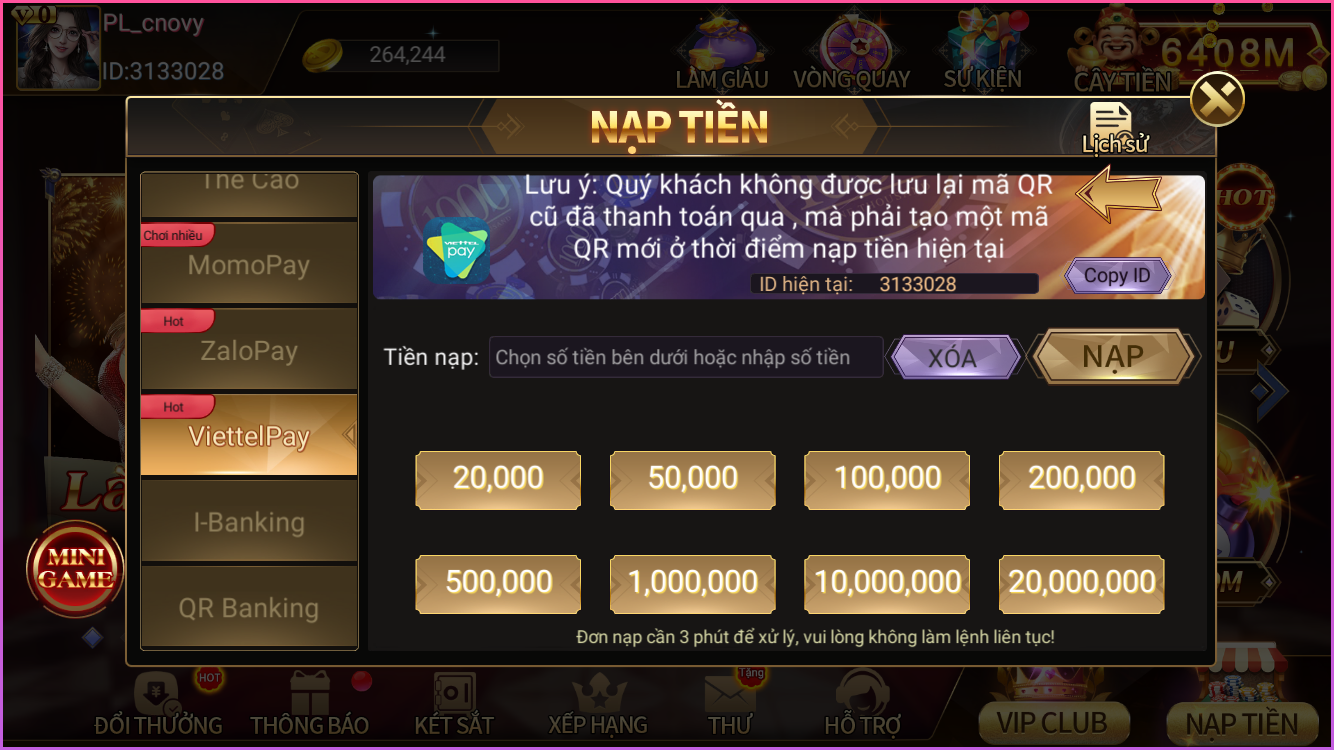Select the ViettelPay payment method
The height and width of the screenshot is (750, 1334).
click(248, 436)
